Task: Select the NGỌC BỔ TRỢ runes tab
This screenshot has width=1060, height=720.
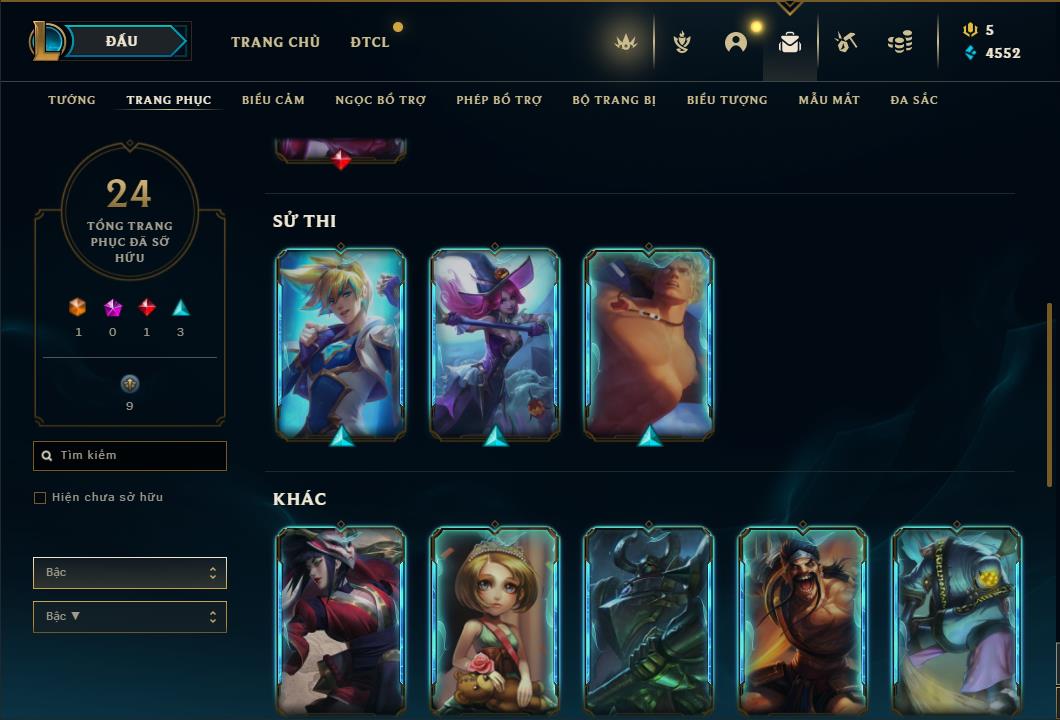Action: pyautogui.click(x=380, y=100)
